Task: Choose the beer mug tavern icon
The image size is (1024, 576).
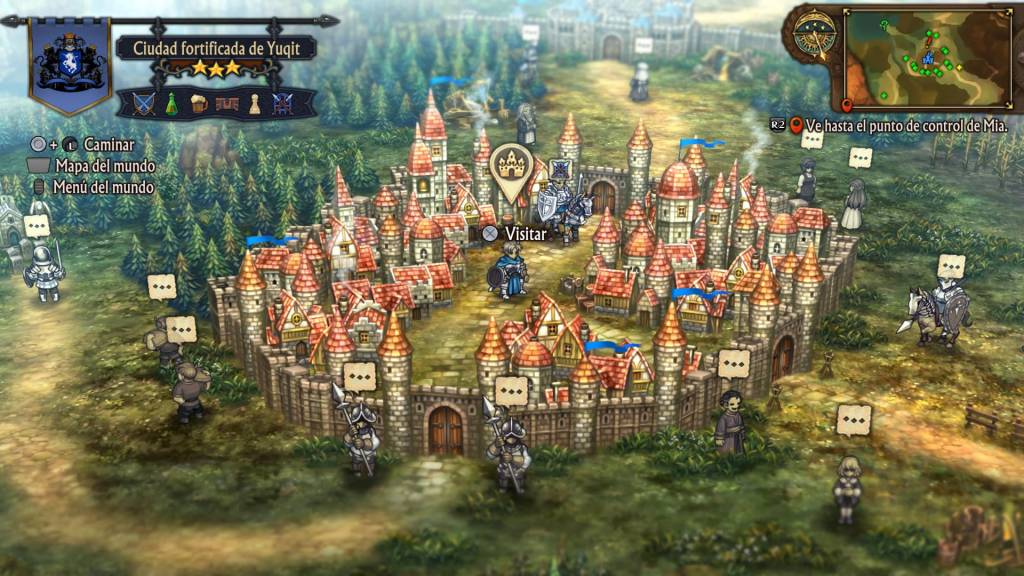Action: point(199,103)
